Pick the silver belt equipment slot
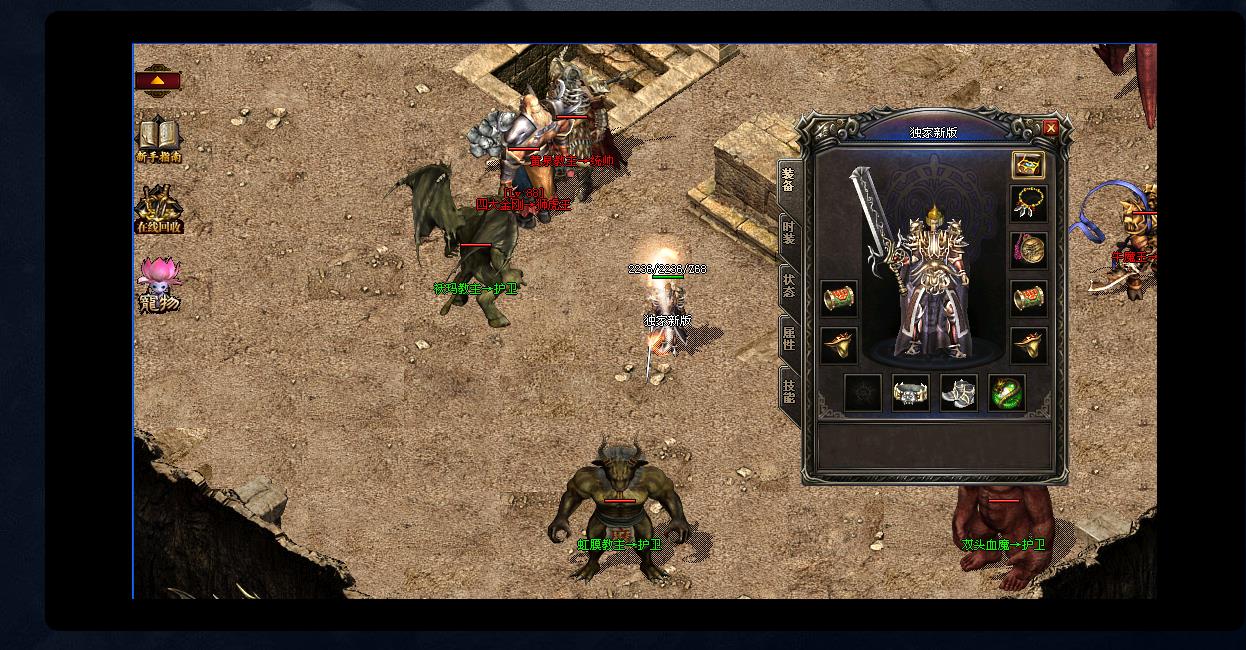Image resolution: width=1246 pixels, height=650 pixels. [x=910, y=393]
